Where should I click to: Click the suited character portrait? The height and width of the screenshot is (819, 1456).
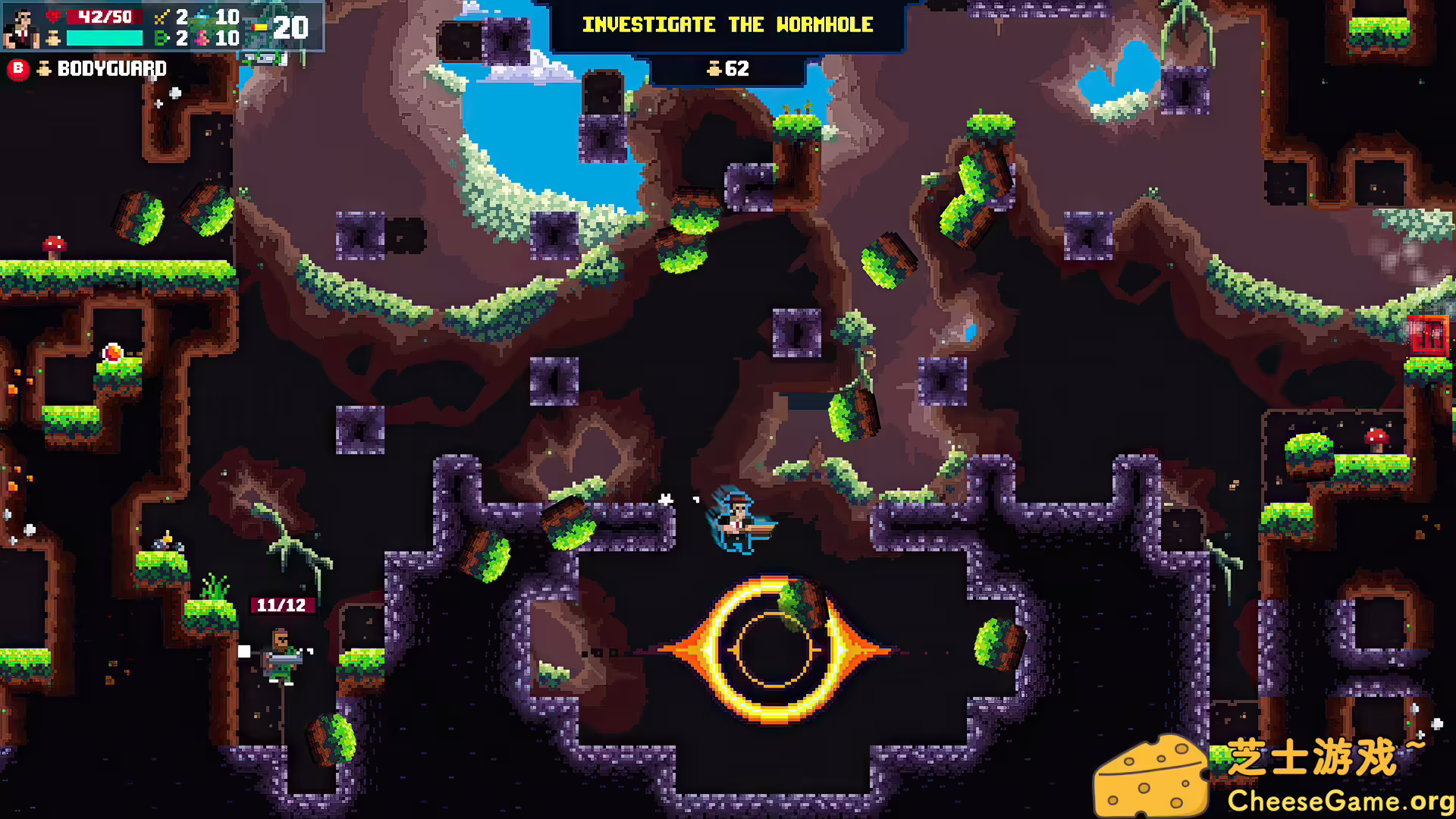tap(21, 28)
